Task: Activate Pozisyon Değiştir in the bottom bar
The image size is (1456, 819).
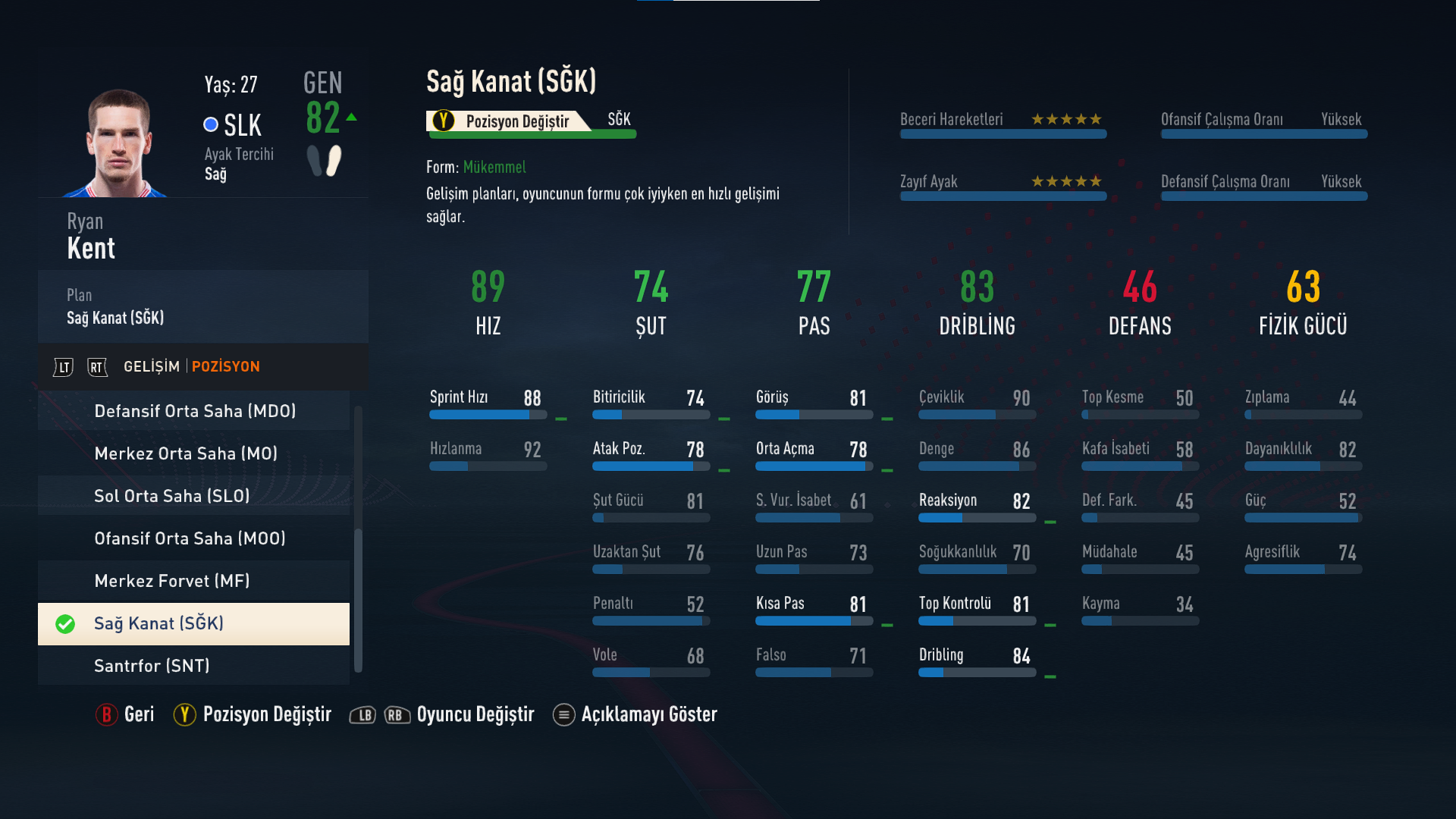Action: [253, 714]
